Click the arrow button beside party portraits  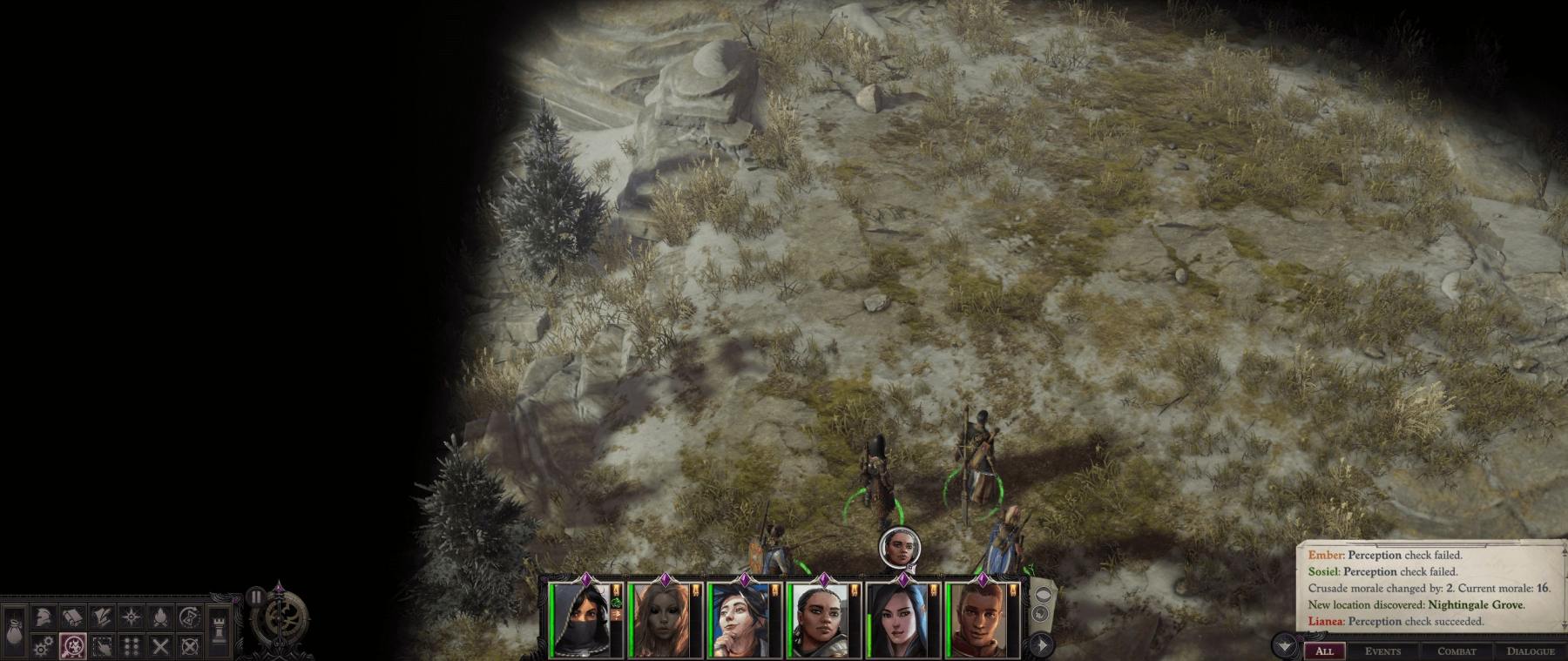tap(1042, 645)
